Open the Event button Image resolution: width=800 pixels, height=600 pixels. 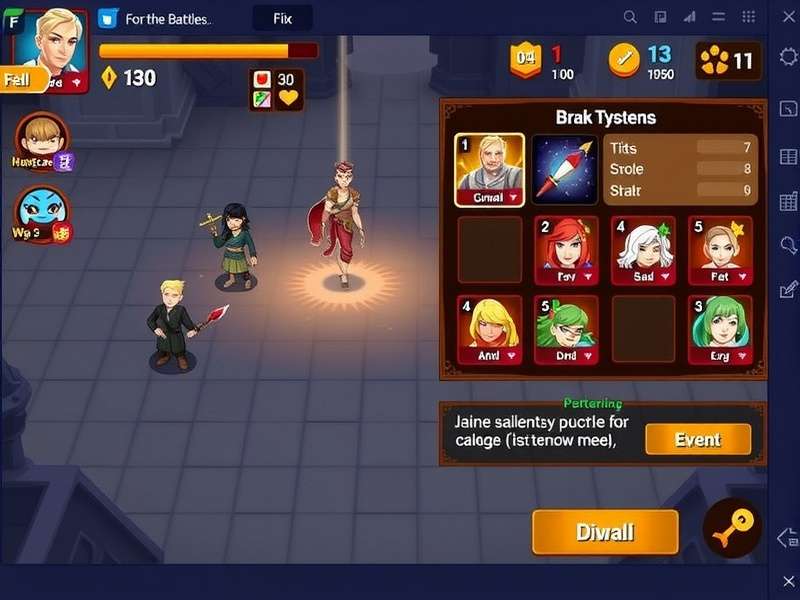point(698,439)
